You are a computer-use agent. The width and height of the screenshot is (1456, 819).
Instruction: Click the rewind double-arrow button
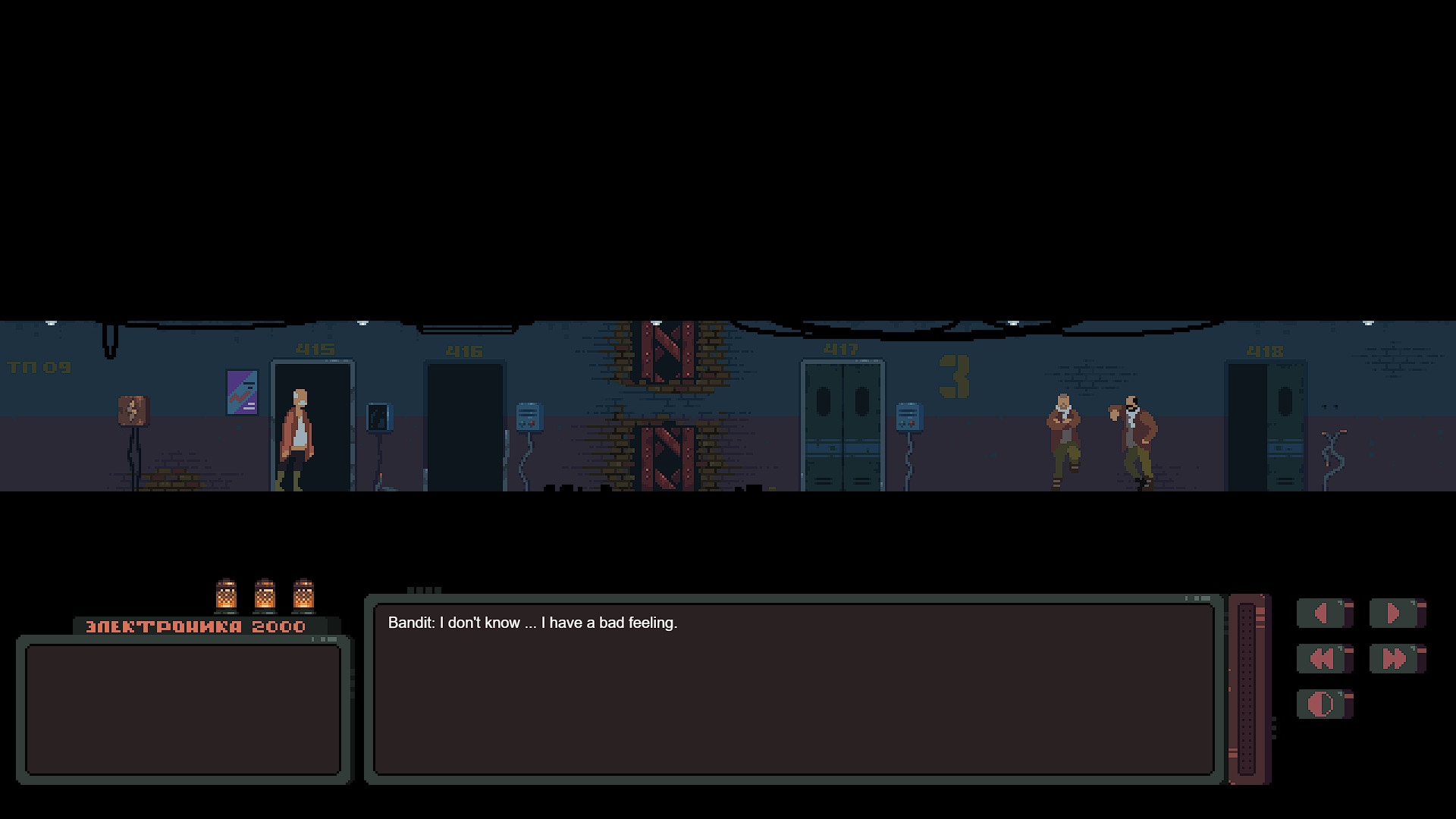pyautogui.click(x=1322, y=659)
